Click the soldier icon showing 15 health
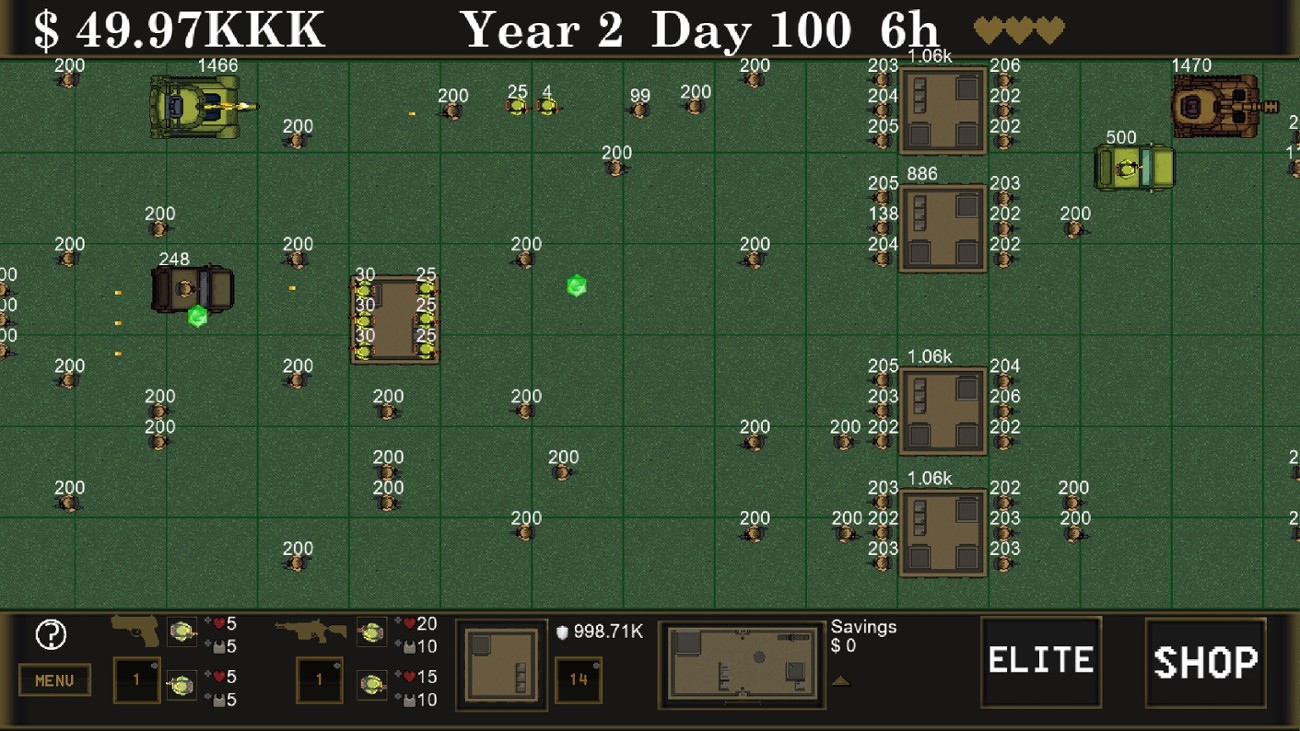 (x=372, y=683)
